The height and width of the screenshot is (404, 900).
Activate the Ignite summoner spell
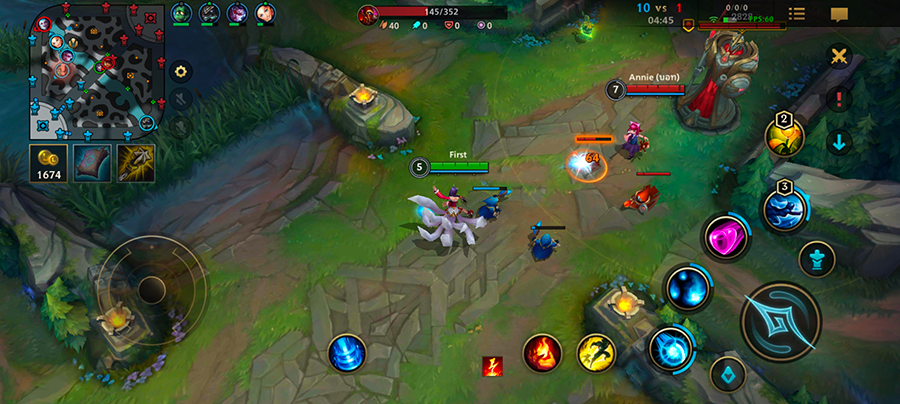tap(542, 353)
